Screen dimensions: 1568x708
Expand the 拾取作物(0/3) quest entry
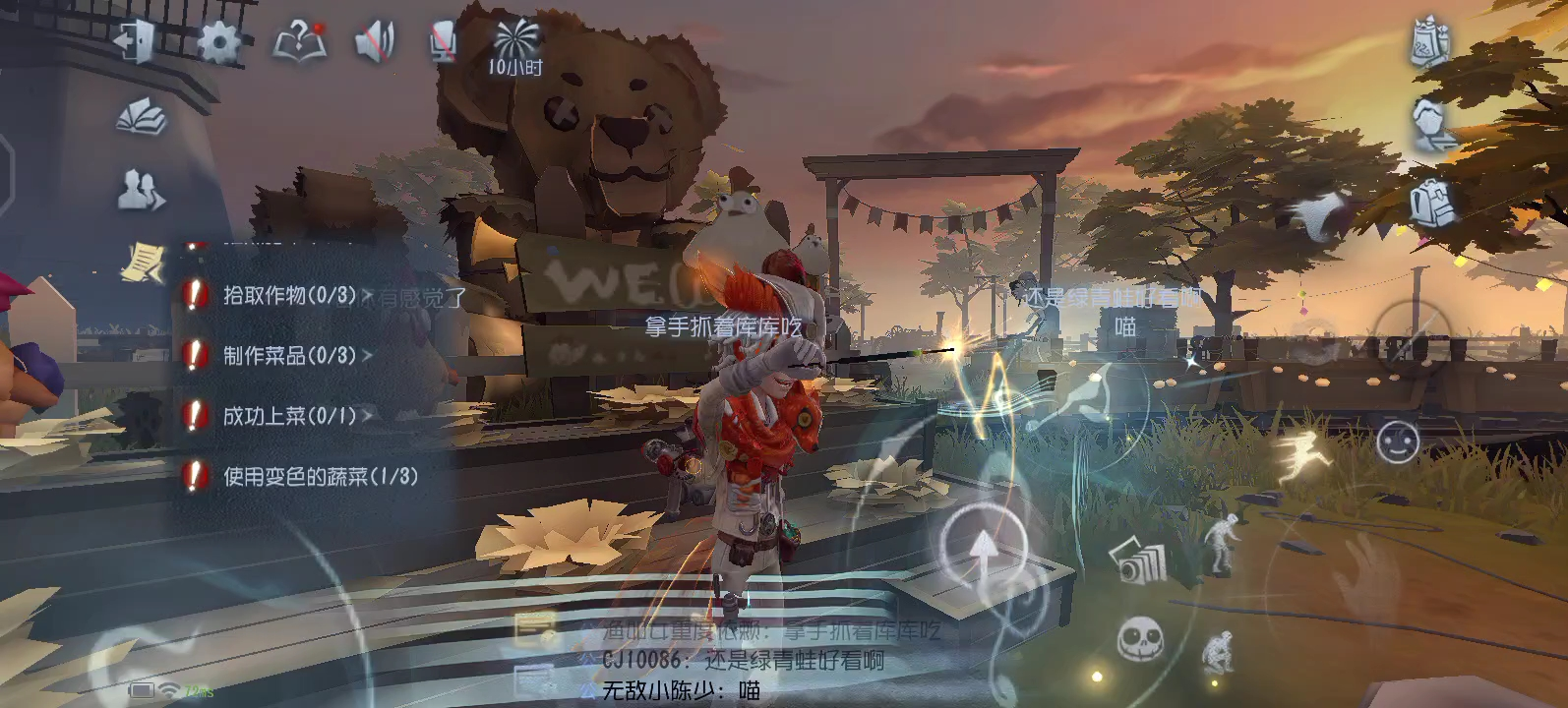point(281,297)
